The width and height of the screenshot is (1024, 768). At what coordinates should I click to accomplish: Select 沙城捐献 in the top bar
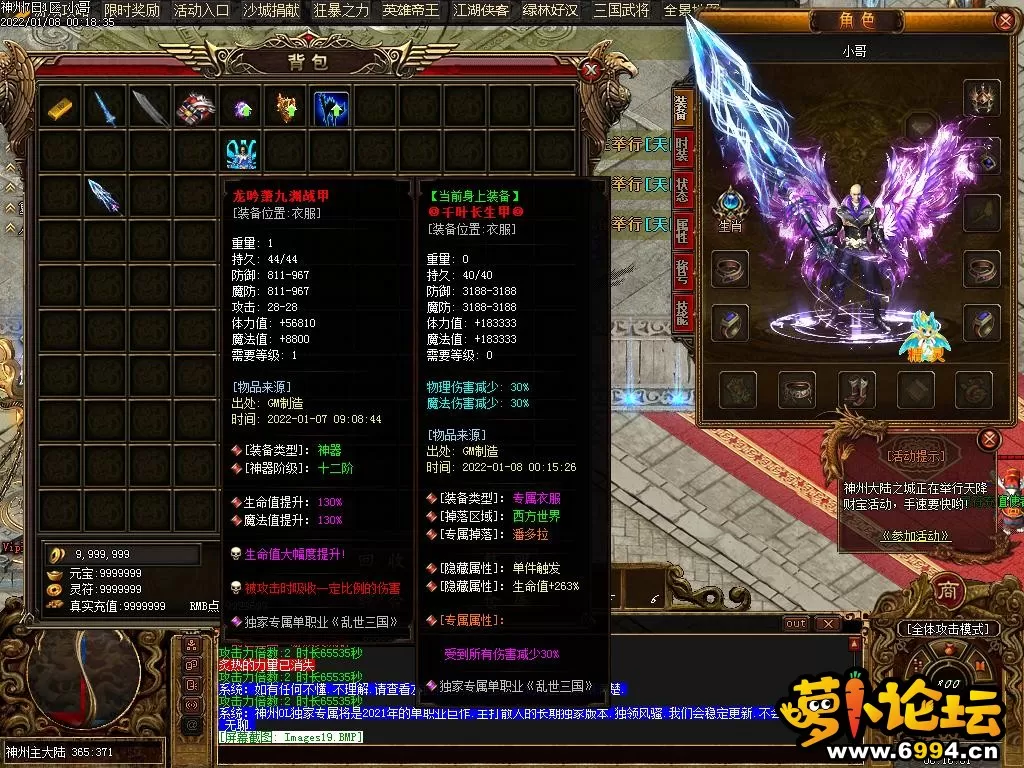coord(271,11)
